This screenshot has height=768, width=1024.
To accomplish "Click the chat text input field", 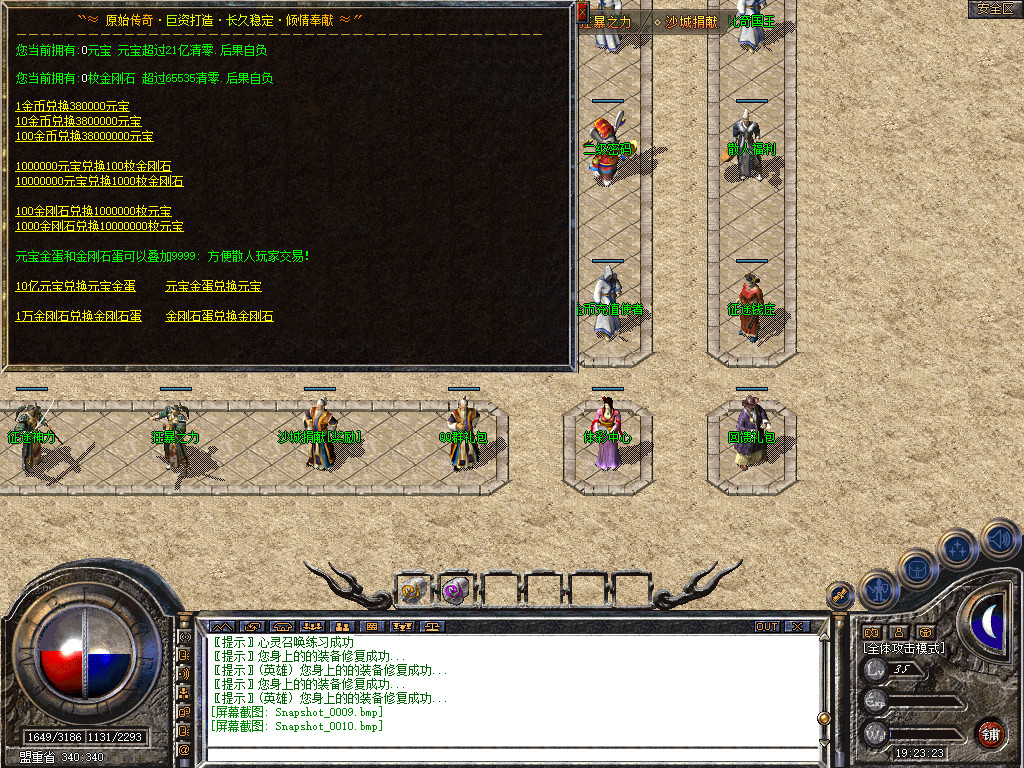I will tap(510, 753).
